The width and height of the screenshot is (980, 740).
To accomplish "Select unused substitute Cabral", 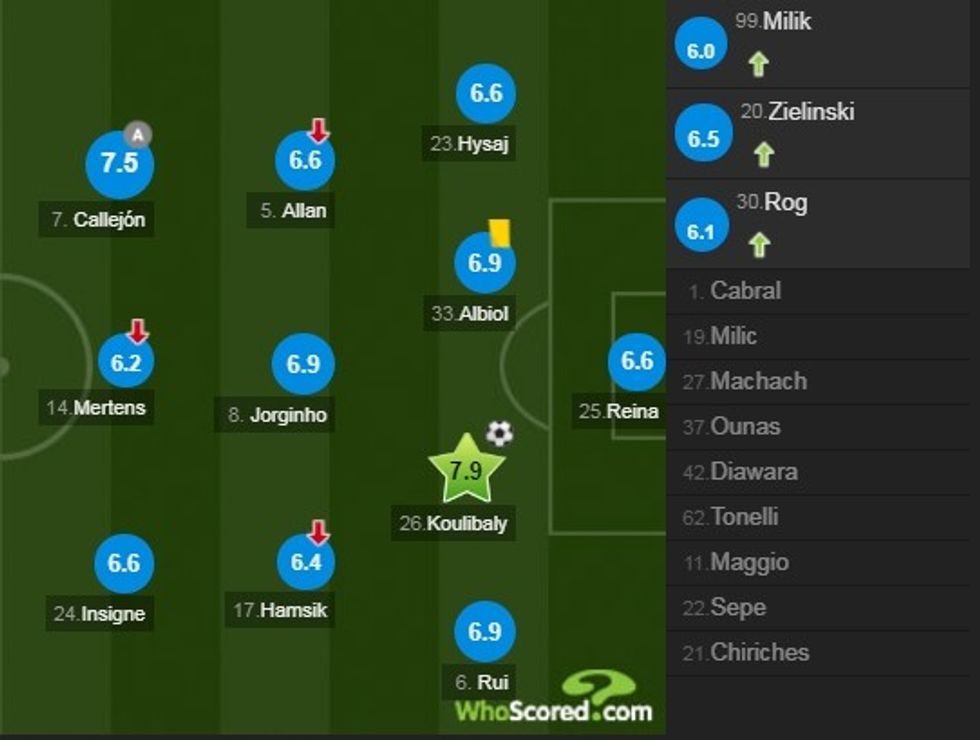I will point(745,291).
